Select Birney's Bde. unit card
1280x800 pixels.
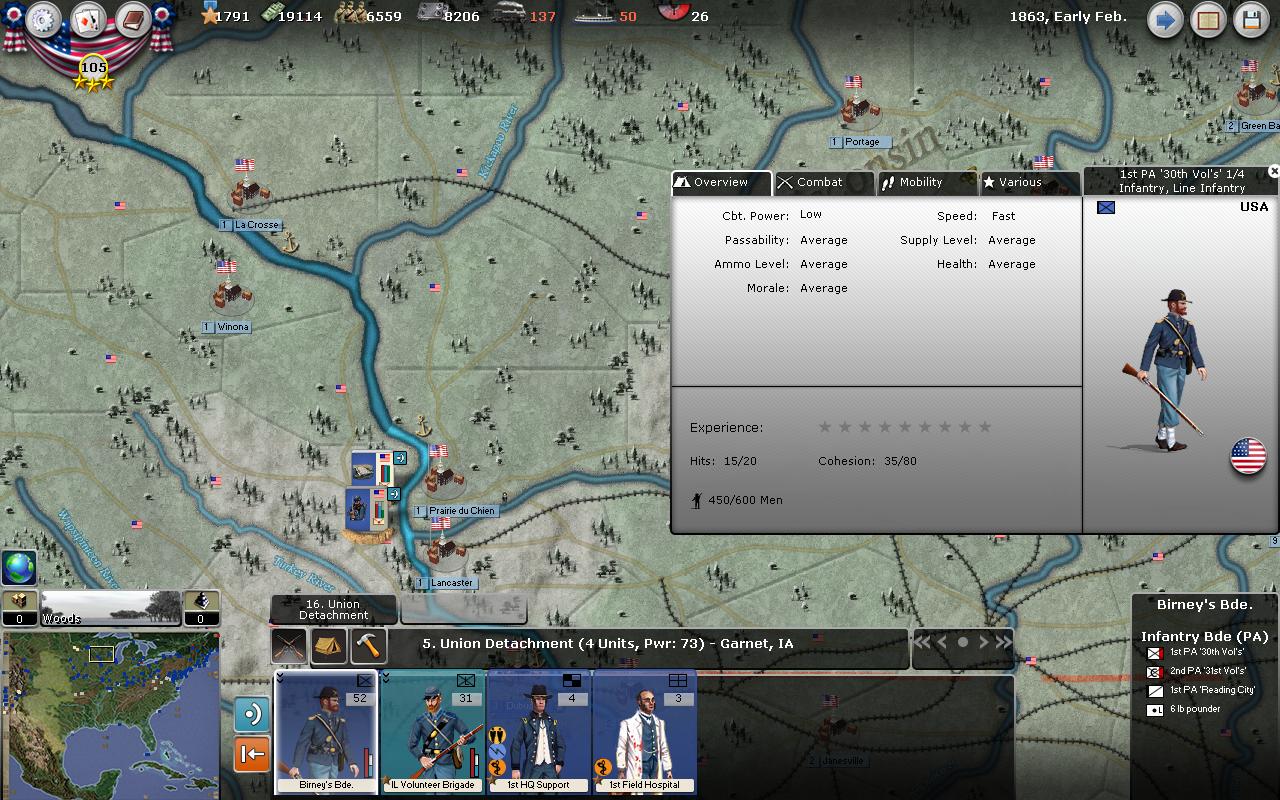(x=326, y=732)
